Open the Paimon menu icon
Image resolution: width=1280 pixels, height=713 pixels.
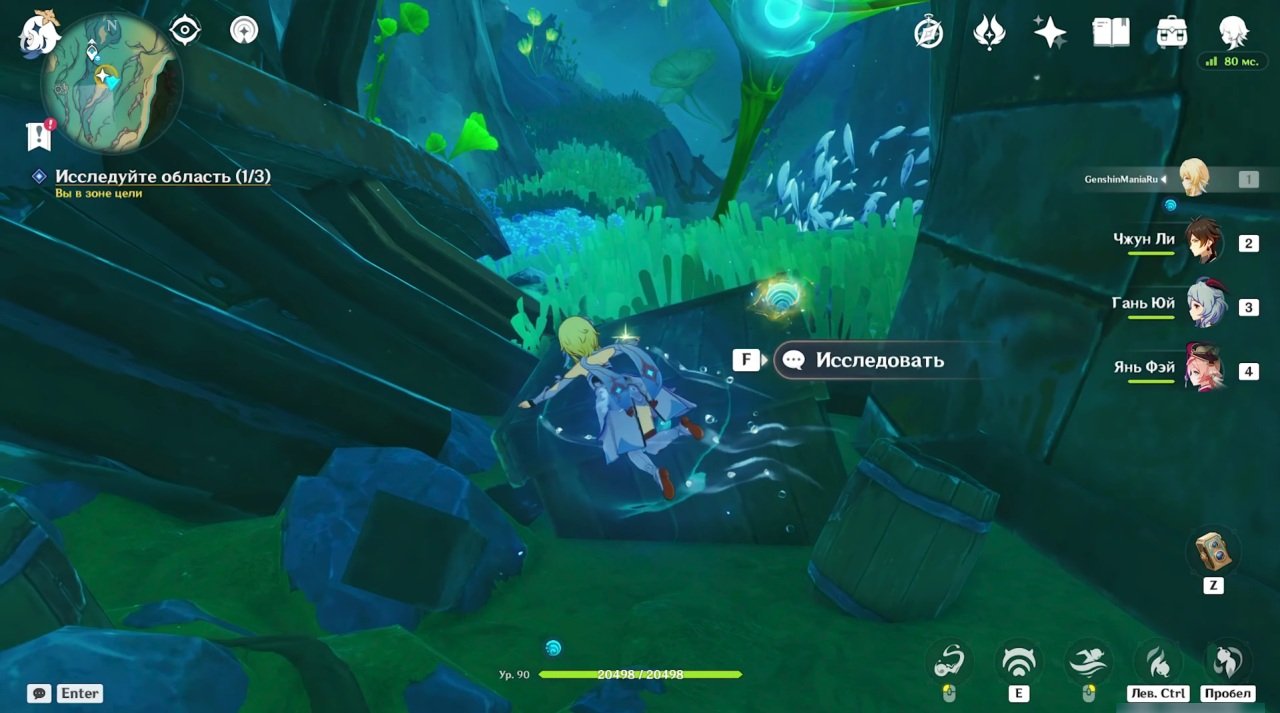click(x=40, y=32)
